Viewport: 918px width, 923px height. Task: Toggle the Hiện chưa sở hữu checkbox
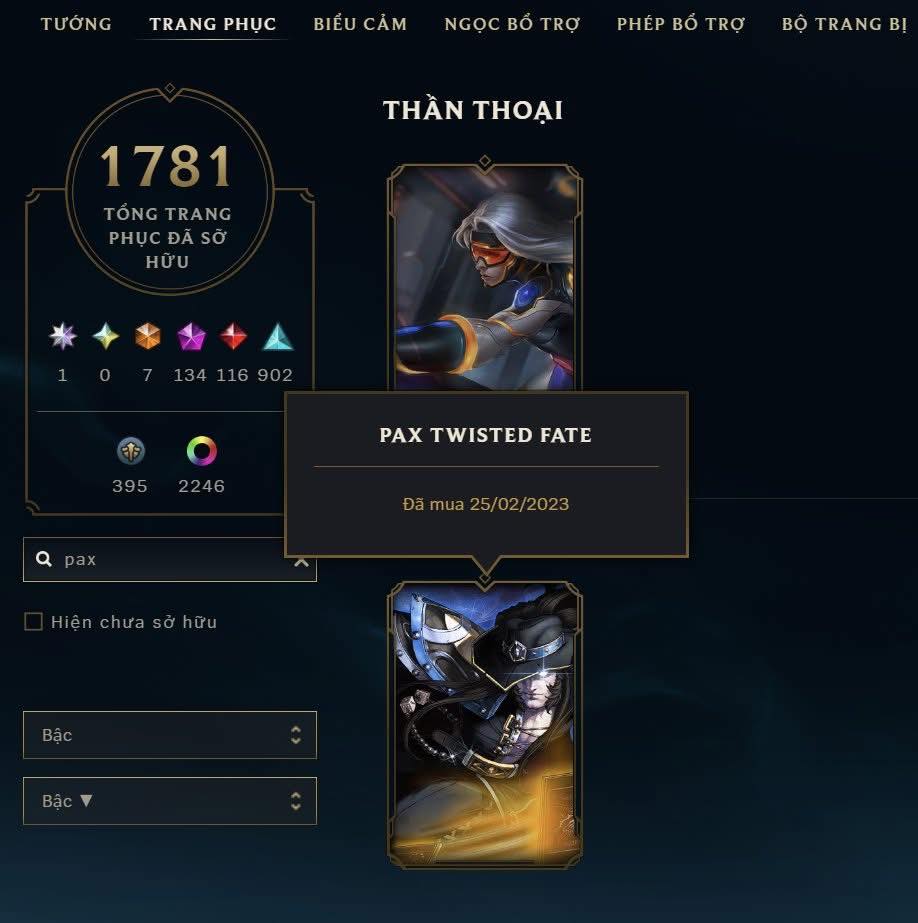coord(34,622)
